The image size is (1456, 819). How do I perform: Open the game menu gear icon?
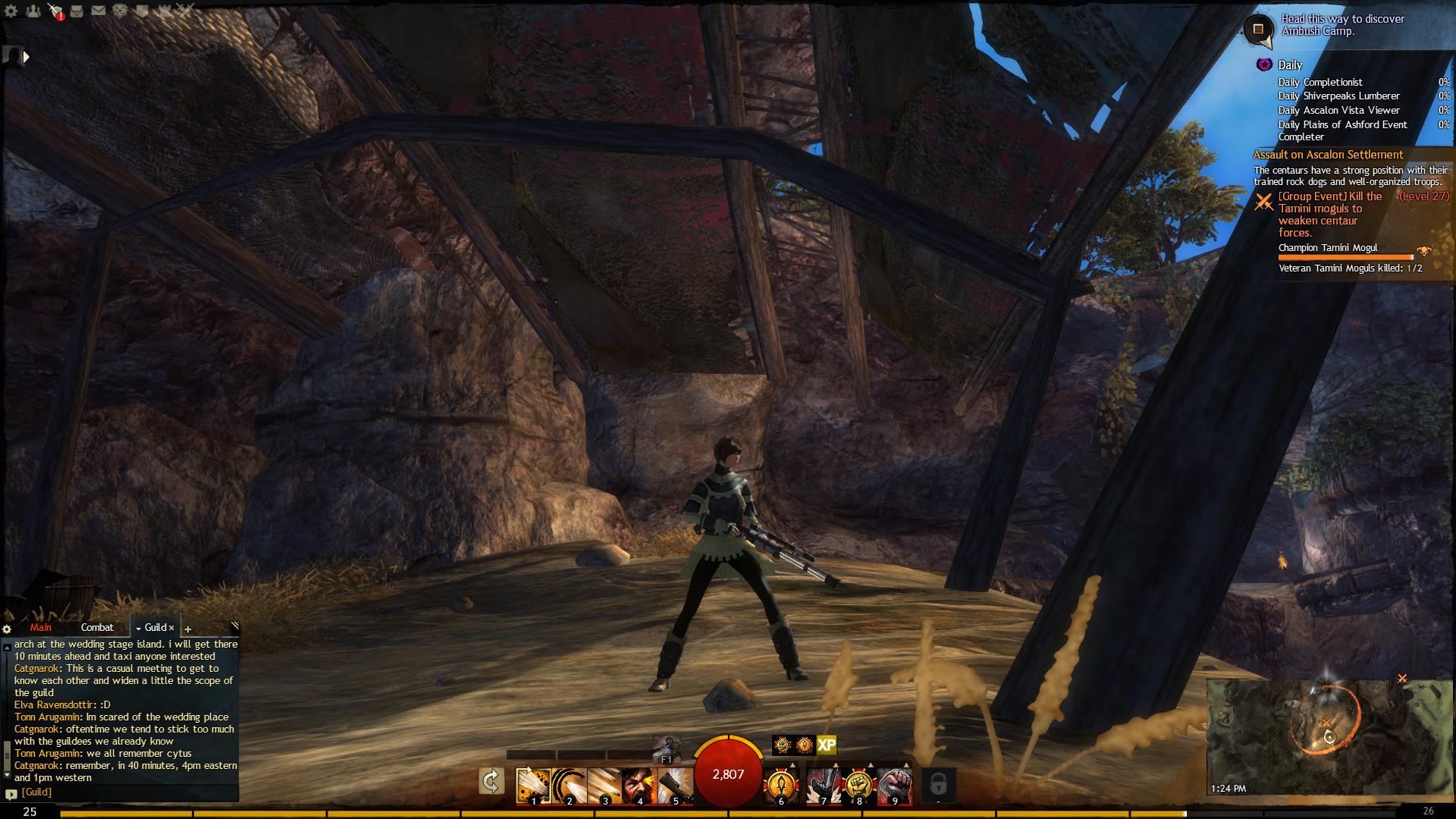[11, 11]
